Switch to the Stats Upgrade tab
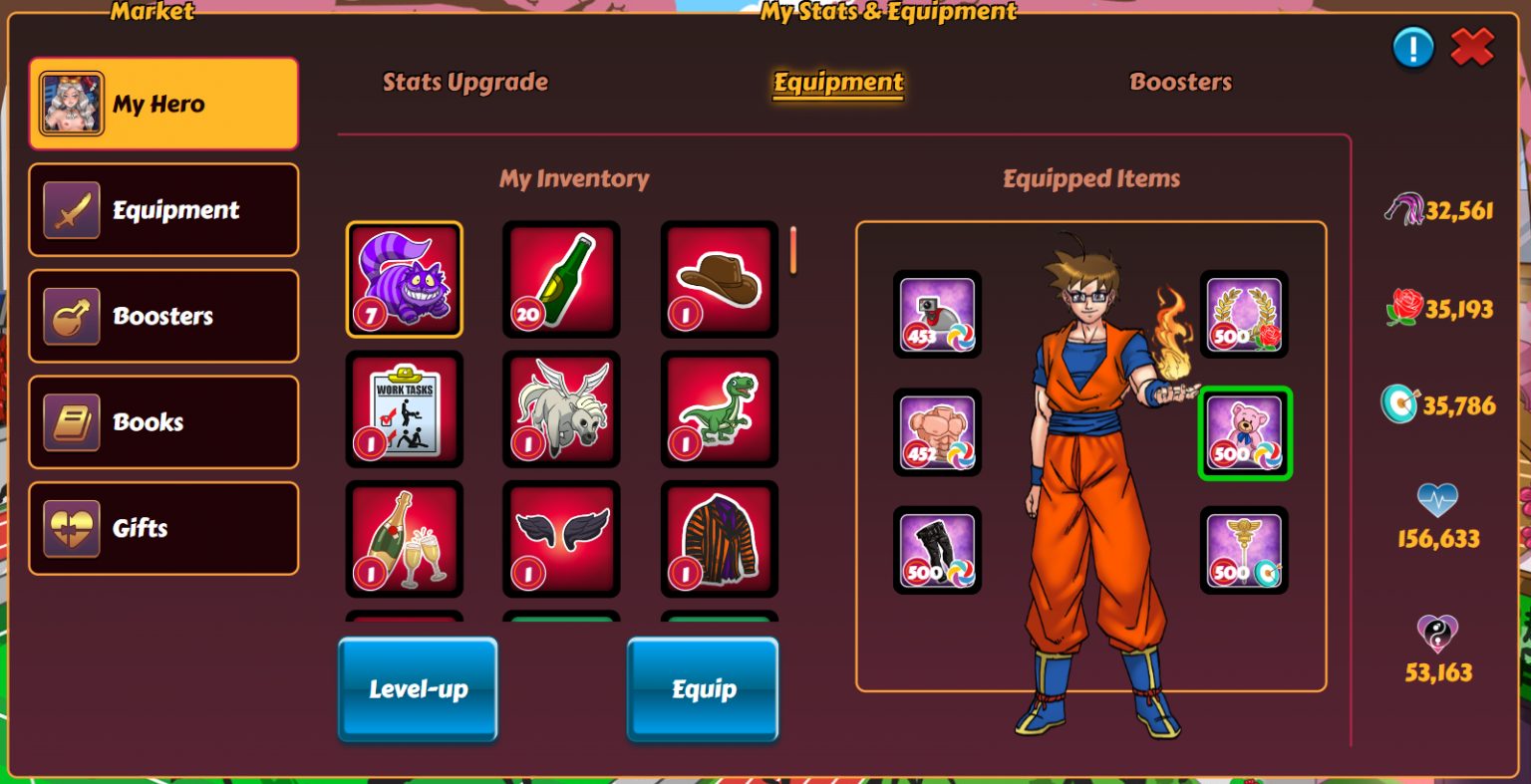Screen dimensions: 1531x784 coord(465,83)
